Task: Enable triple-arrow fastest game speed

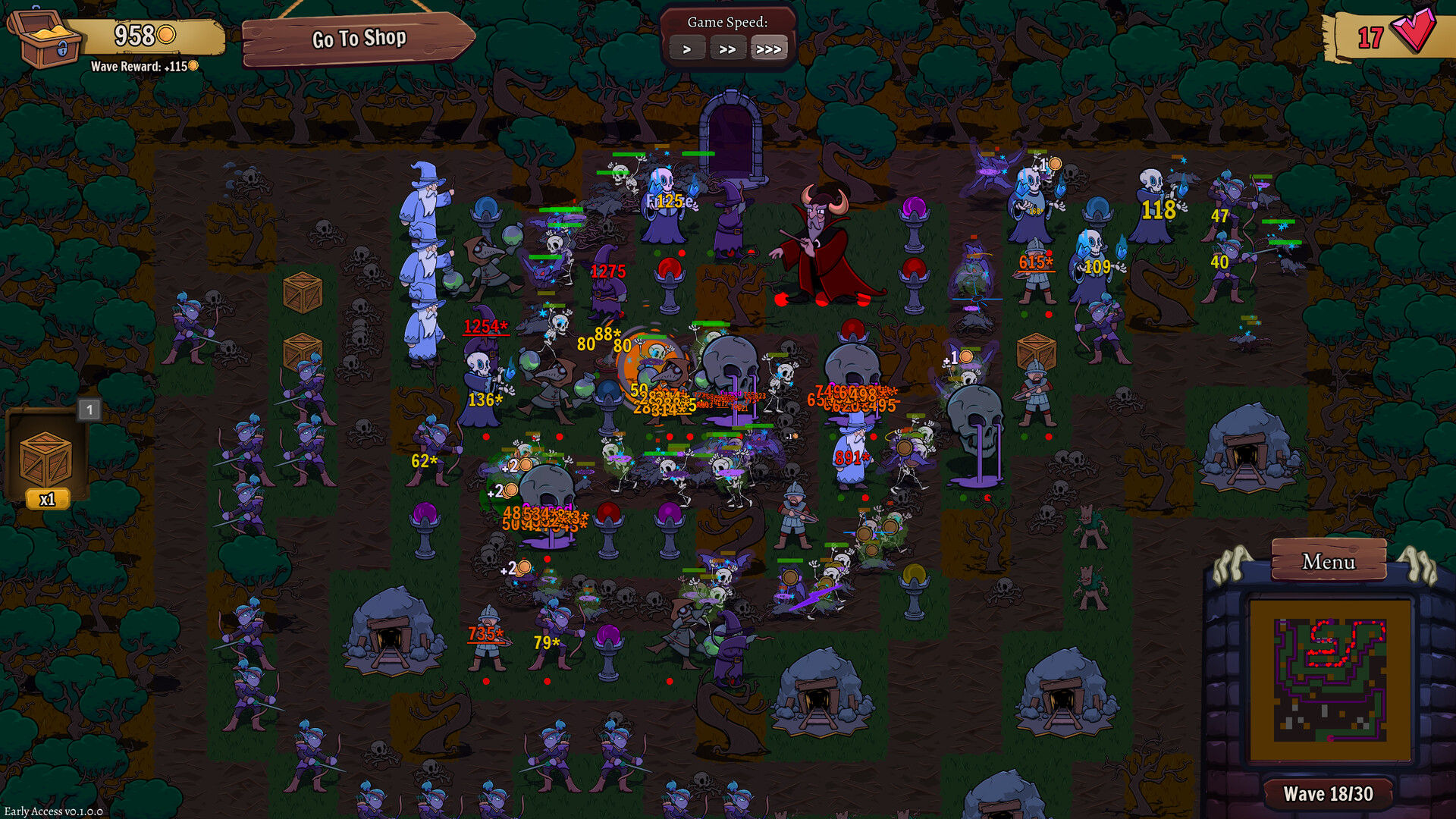Action: pyautogui.click(x=769, y=48)
